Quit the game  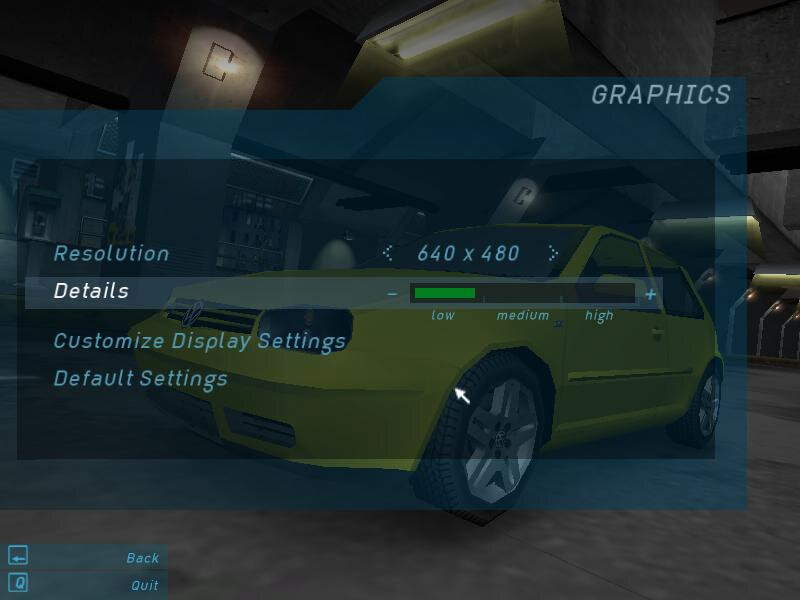[x=144, y=585]
